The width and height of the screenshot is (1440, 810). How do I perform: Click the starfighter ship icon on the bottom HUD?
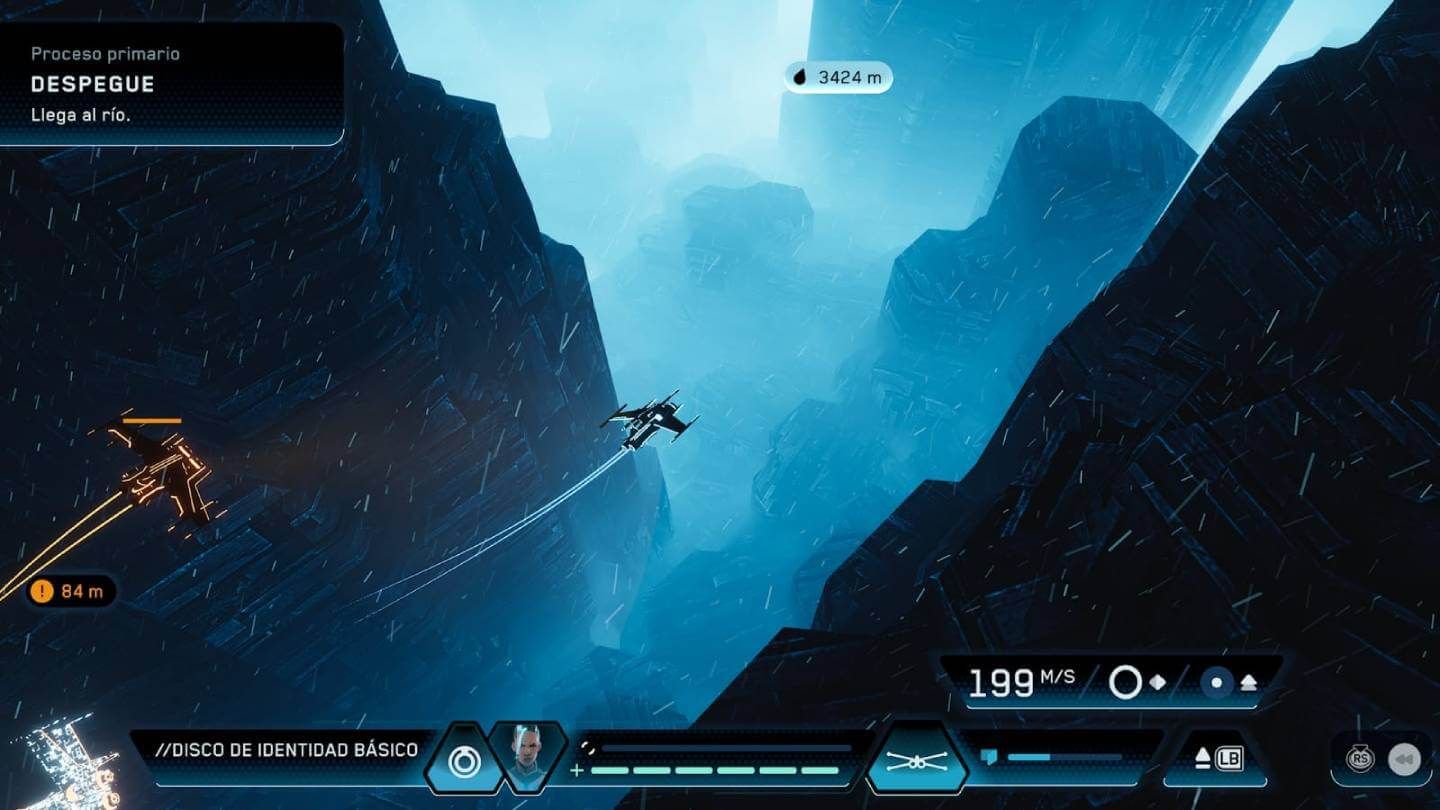pyautogui.click(x=919, y=759)
